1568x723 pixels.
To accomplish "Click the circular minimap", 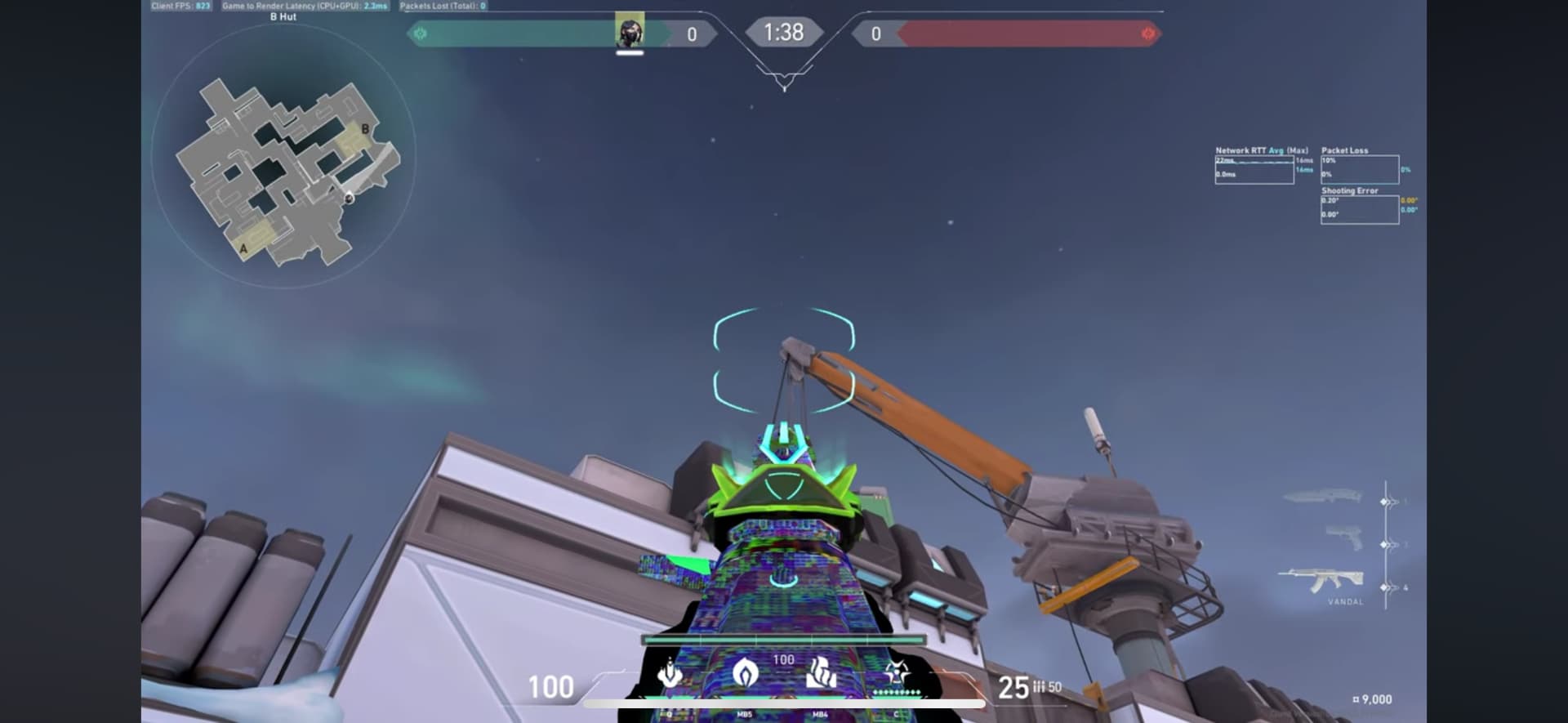I will click(283, 155).
